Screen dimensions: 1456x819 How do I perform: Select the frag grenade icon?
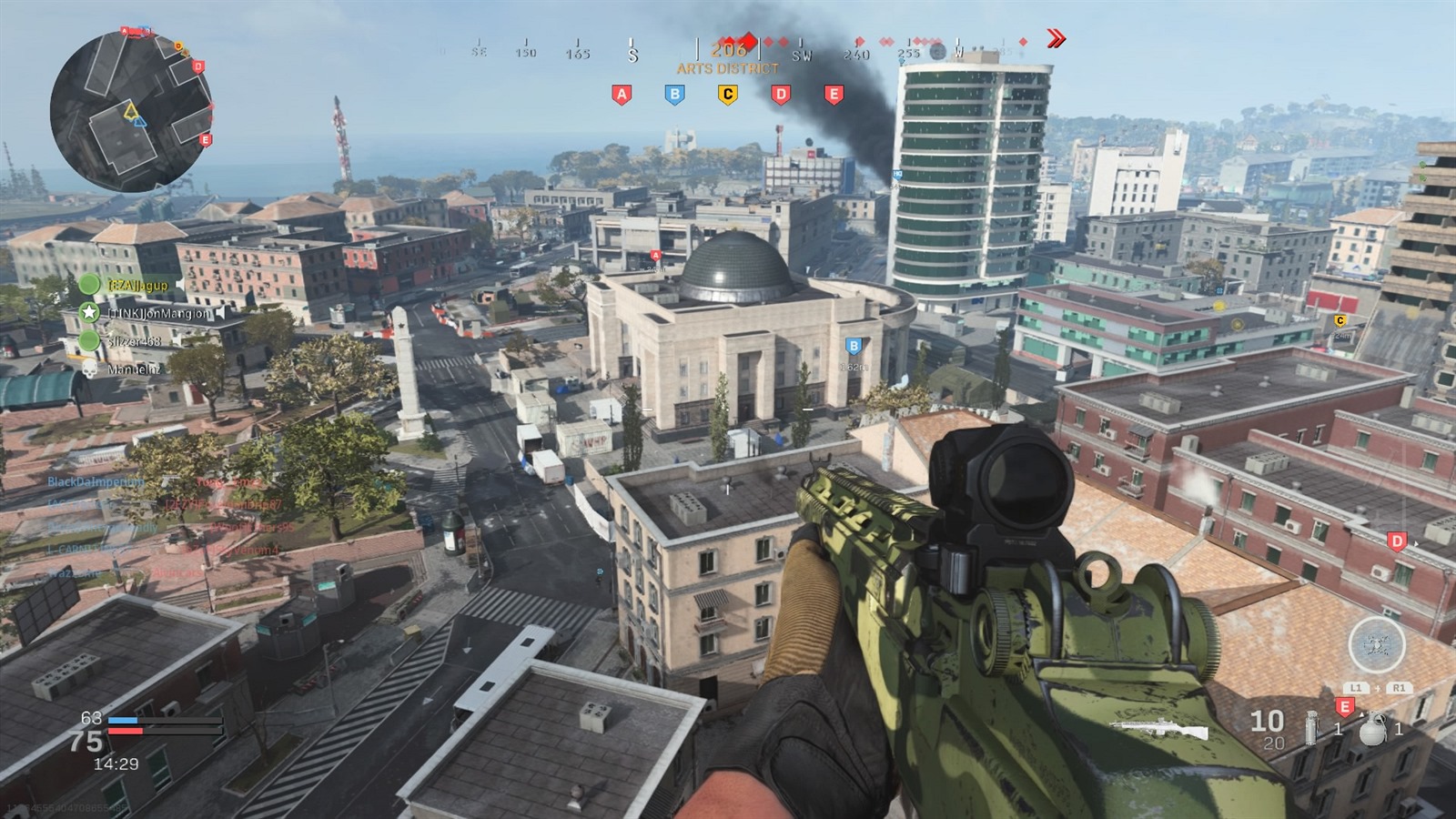point(1371,730)
